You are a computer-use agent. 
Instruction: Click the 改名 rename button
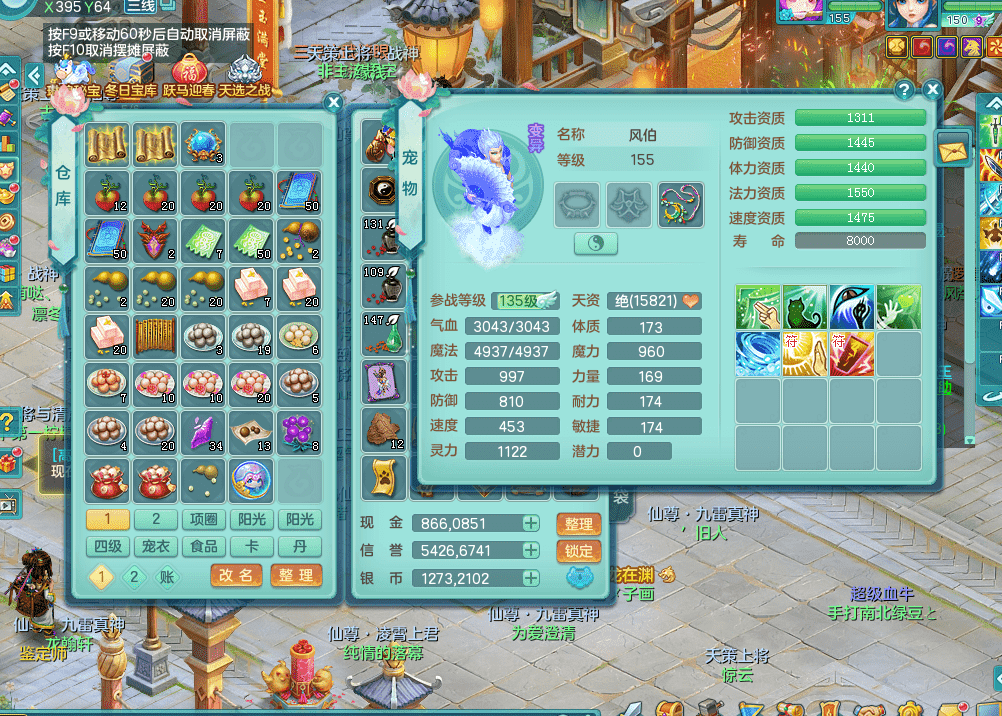236,575
